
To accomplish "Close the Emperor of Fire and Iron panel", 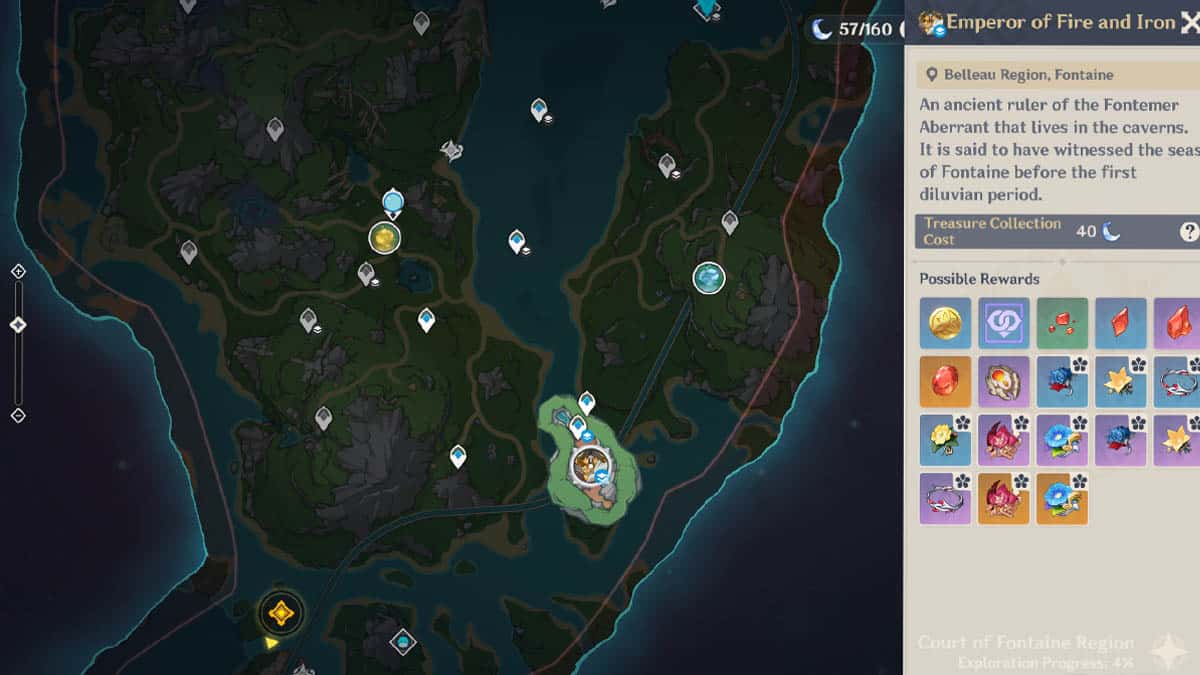I will [1189, 24].
